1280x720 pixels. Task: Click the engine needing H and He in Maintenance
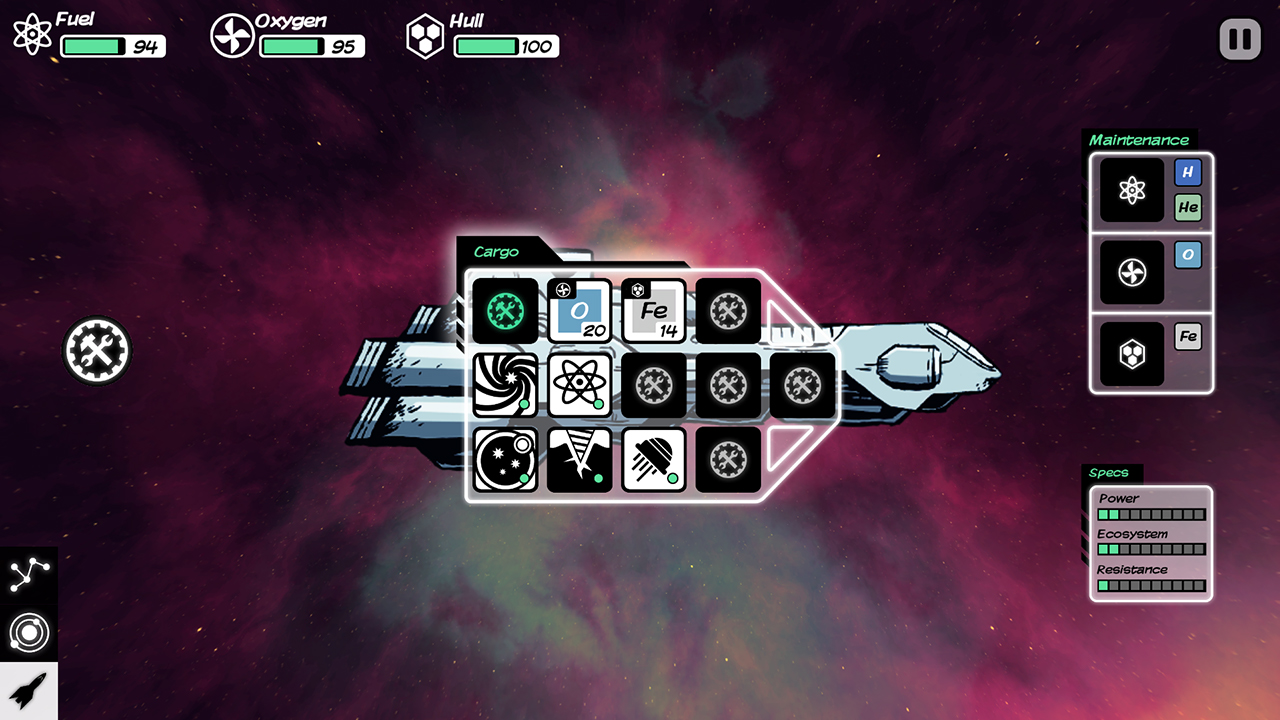tap(1131, 190)
